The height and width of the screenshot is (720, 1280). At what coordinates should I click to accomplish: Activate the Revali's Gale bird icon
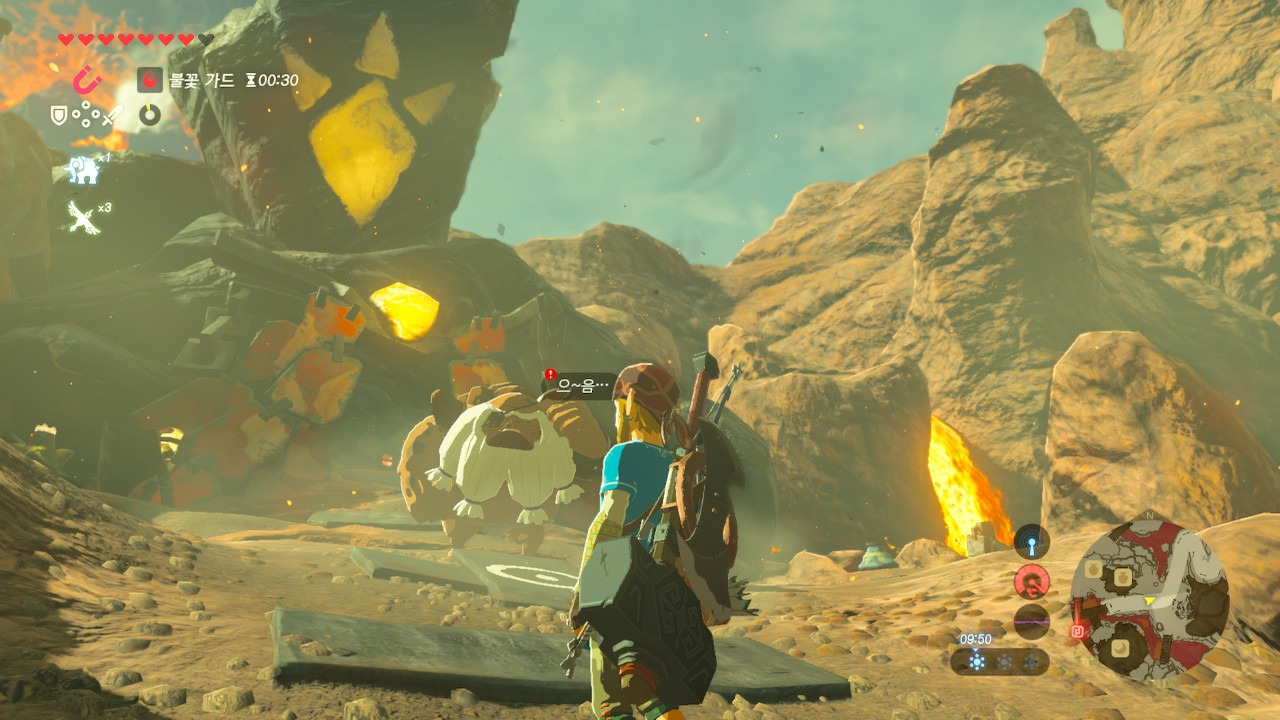(x=82, y=216)
